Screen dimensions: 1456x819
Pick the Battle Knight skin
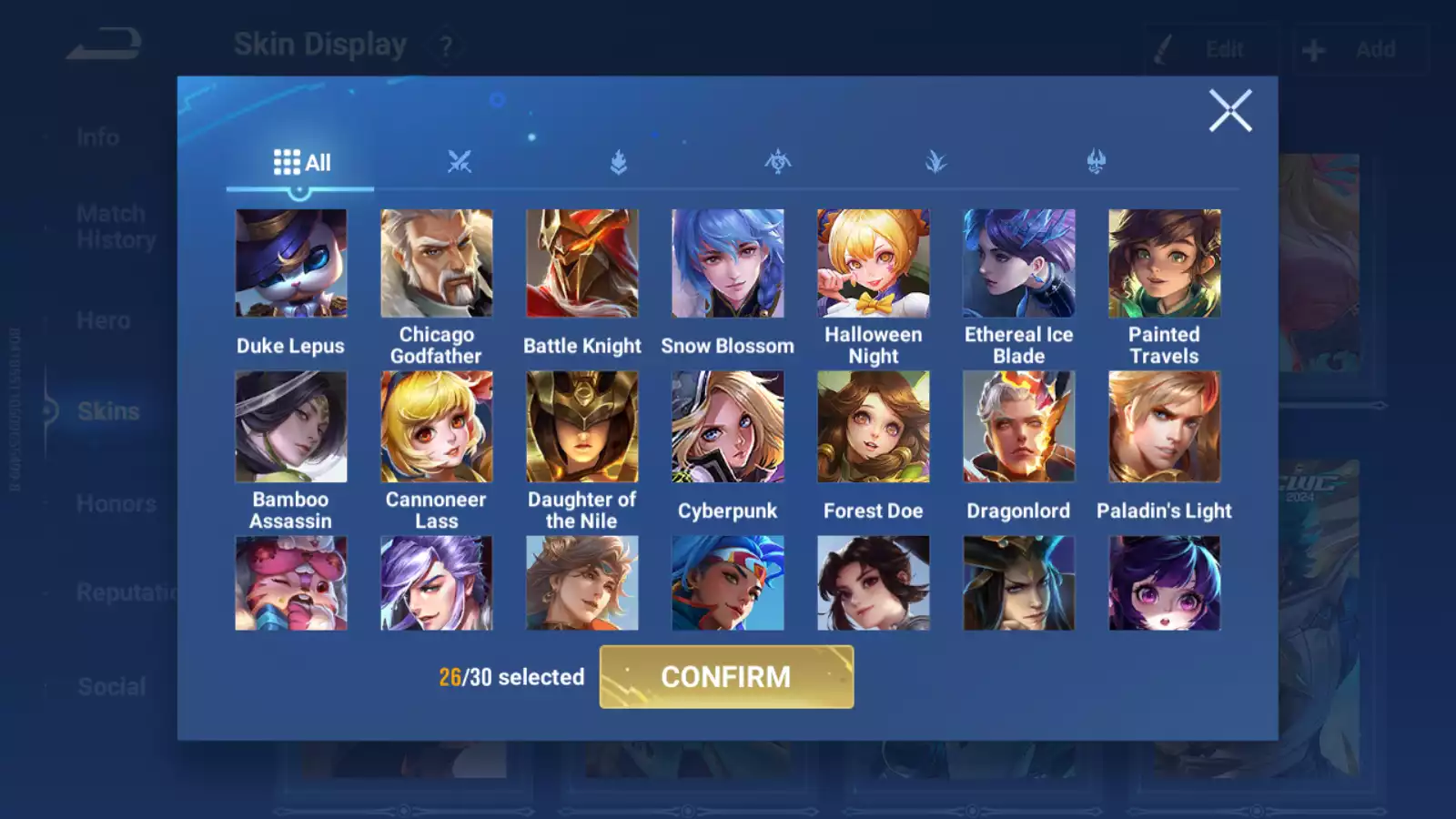tap(582, 264)
